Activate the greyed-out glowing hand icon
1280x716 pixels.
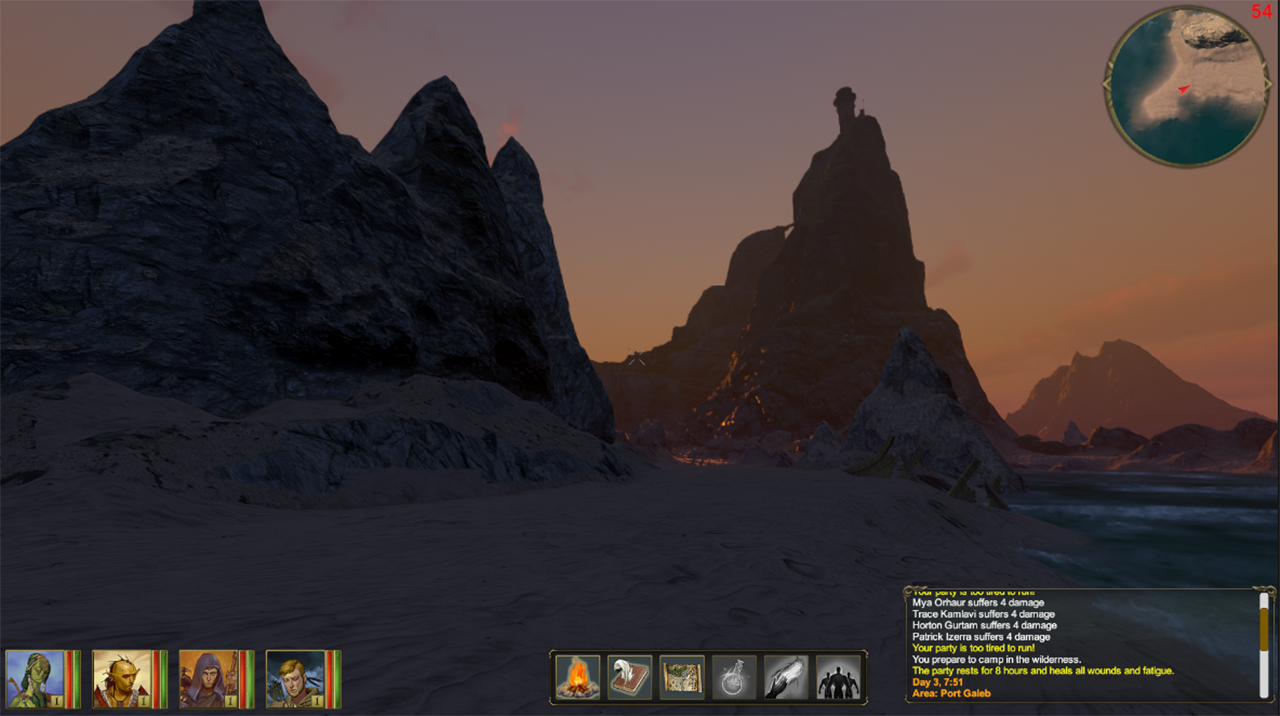click(786, 678)
